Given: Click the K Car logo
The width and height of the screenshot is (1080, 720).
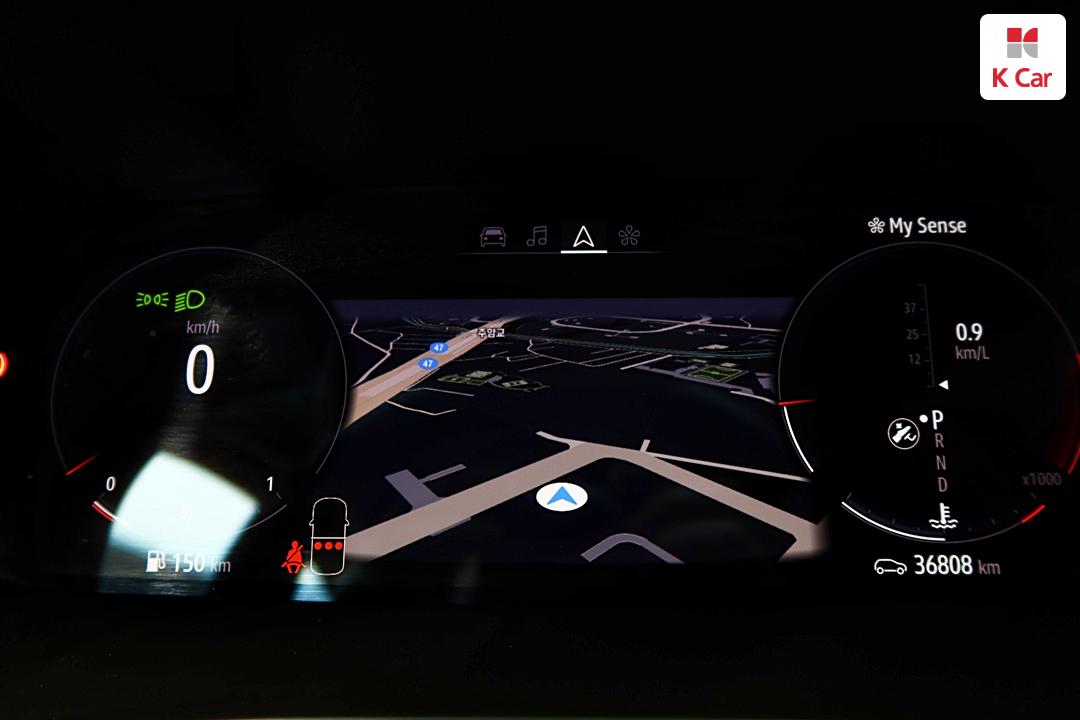Looking at the screenshot, I should [x=1022, y=57].
